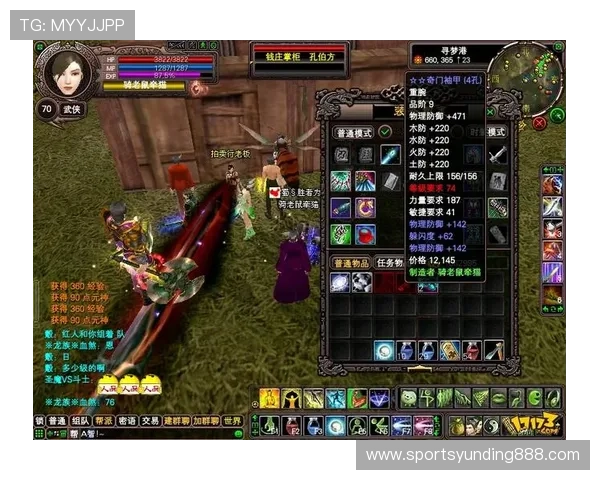Select the 建群聊 create-group-chat tab
Screen dimensions: 600x480
tap(177, 421)
